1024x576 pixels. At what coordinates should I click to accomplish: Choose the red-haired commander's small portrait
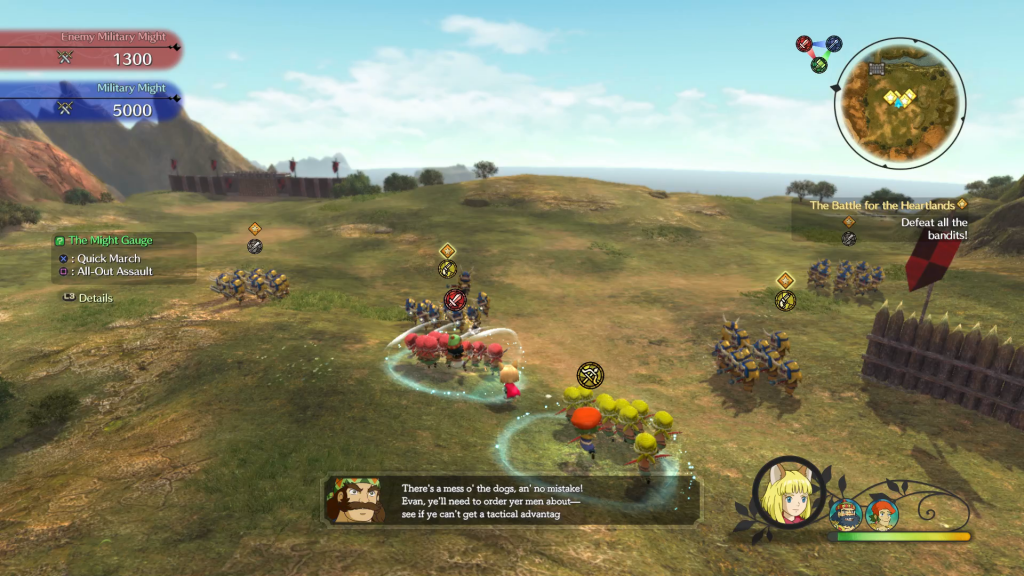882,514
